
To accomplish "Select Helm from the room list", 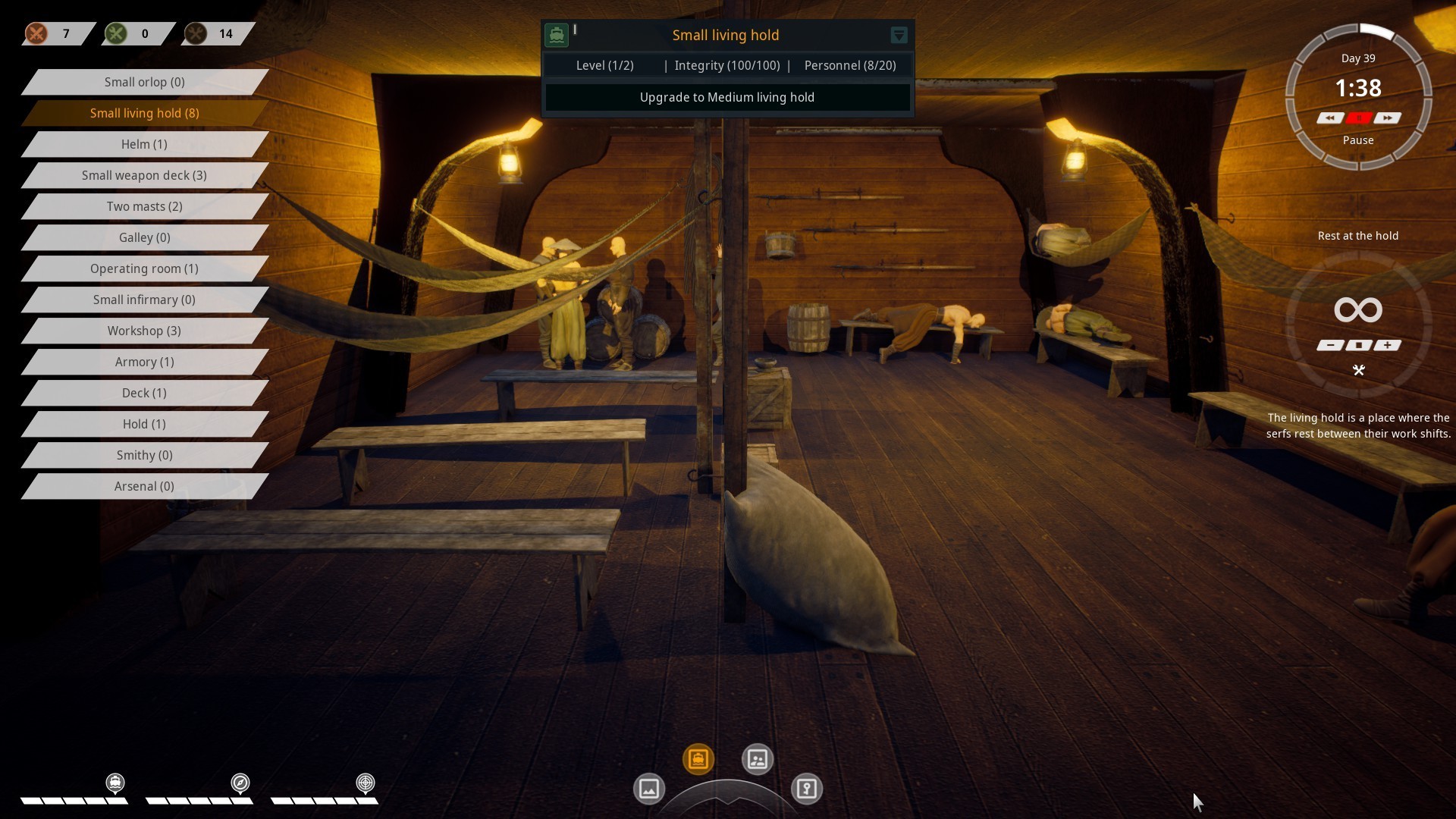I will [144, 144].
